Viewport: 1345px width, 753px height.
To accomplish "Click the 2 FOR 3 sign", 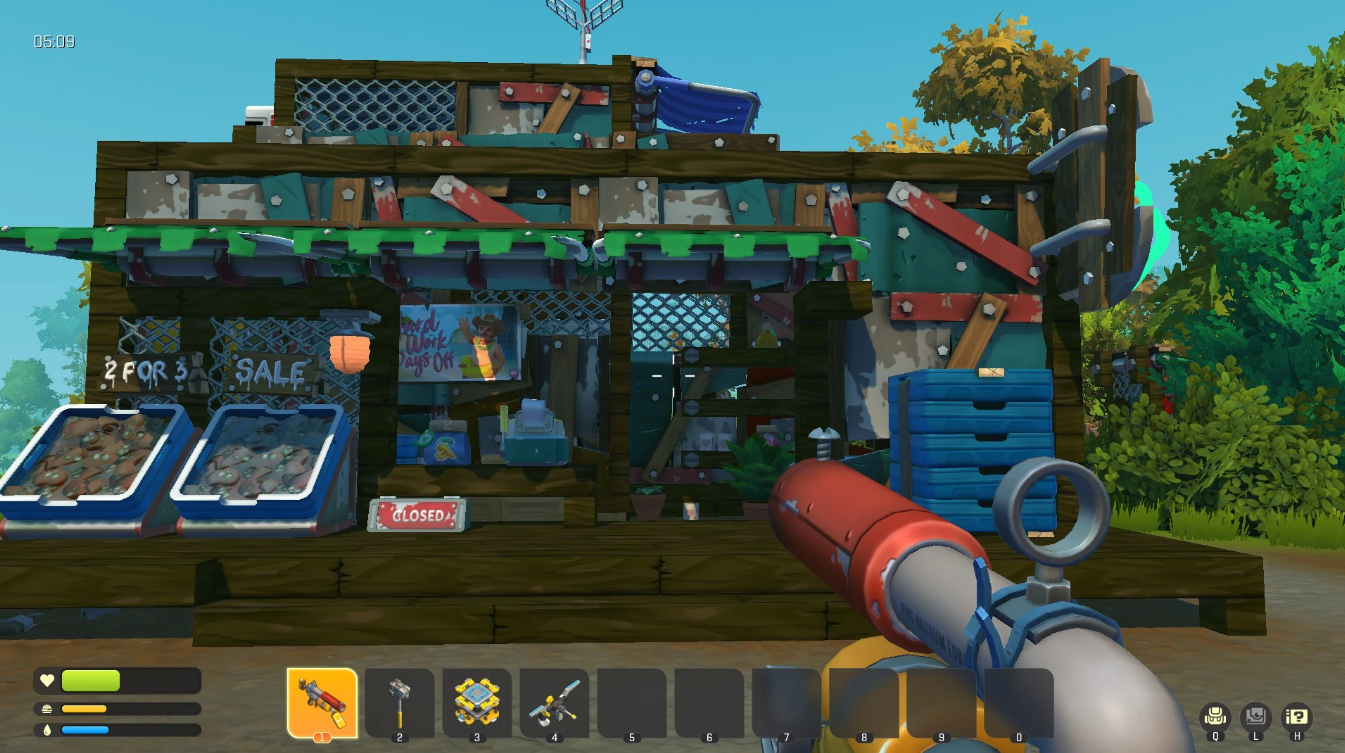I will [145, 371].
